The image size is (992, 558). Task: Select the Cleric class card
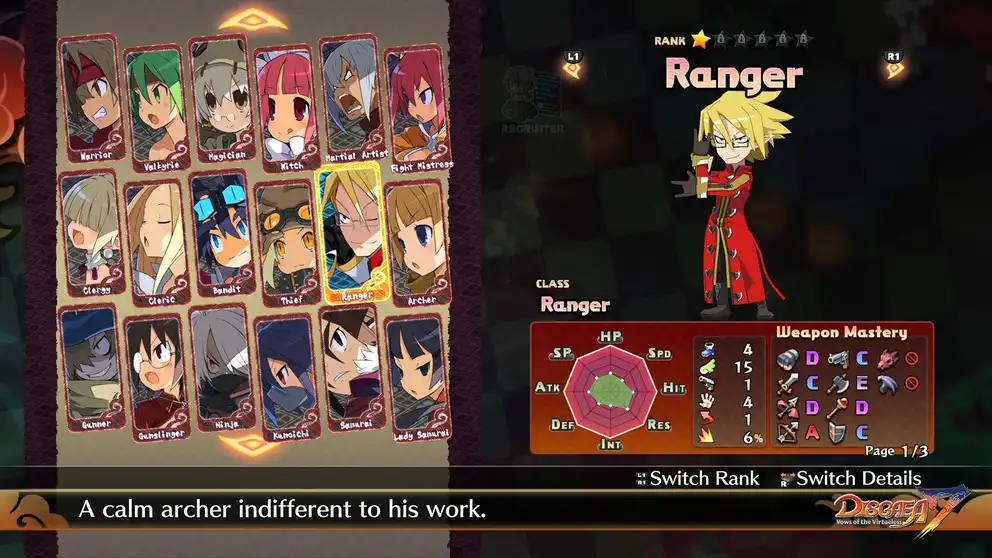[154, 242]
